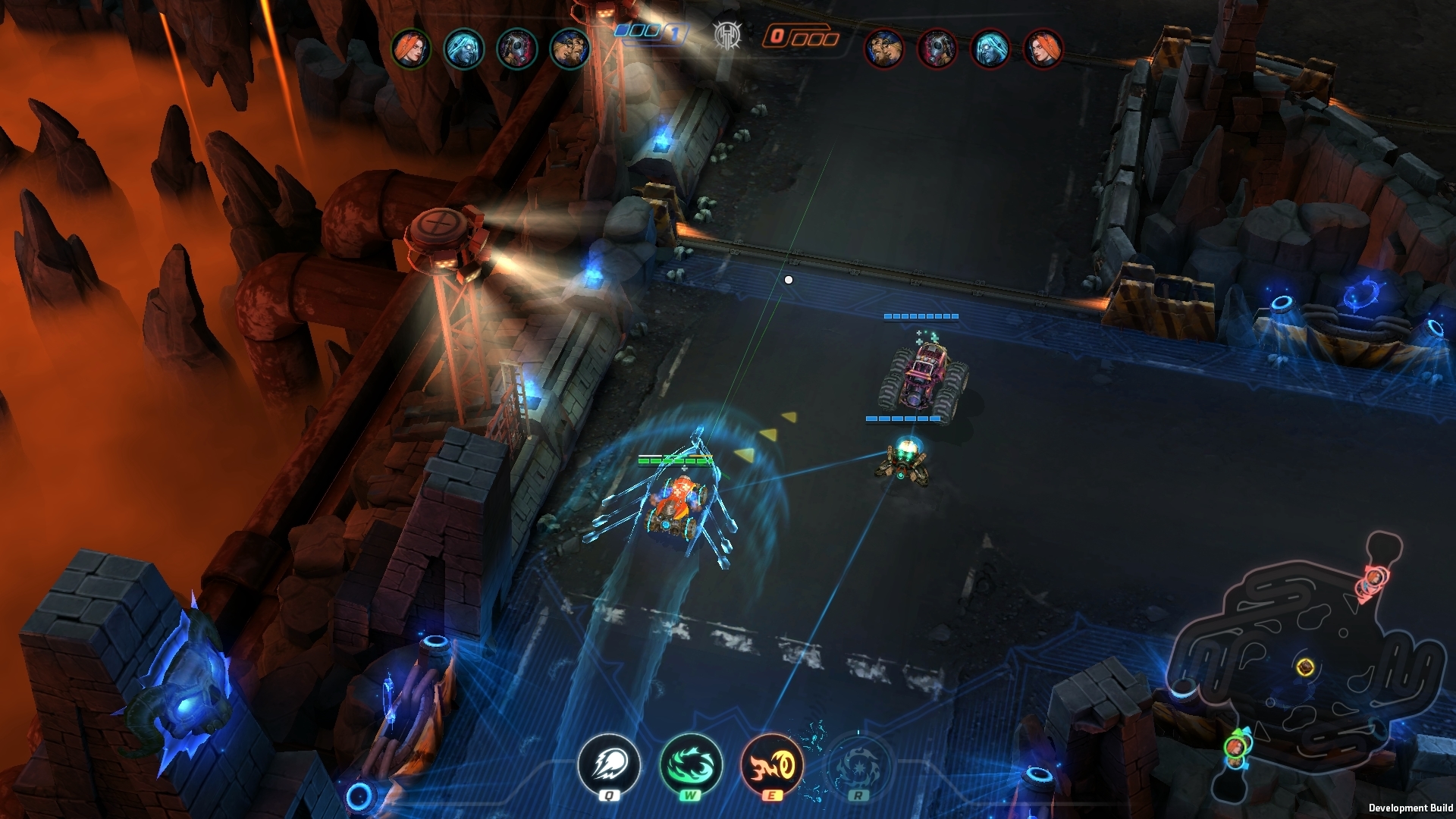Click the yellow bomb marker on the minimap

(1305, 667)
